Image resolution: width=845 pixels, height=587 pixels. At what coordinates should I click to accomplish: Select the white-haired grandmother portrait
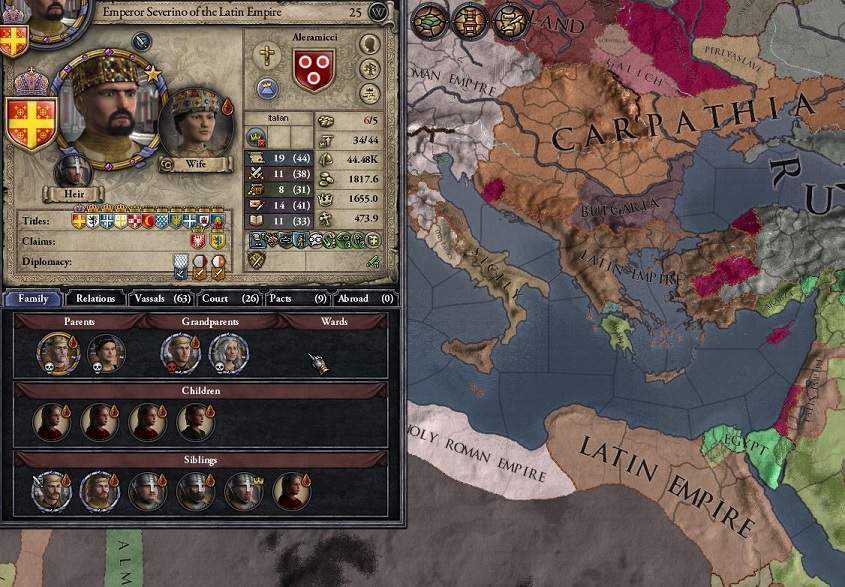[x=228, y=352]
